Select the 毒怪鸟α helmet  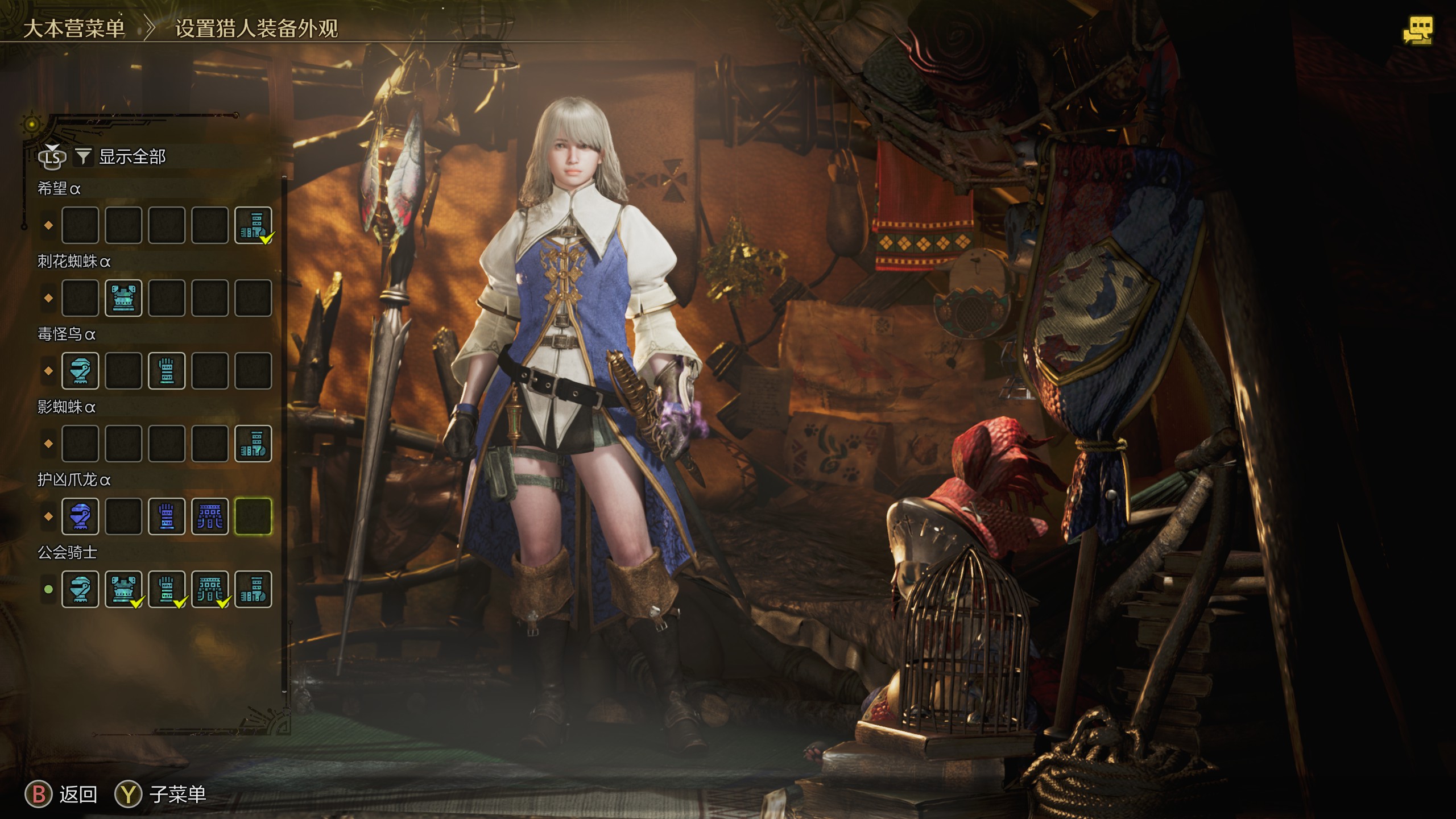coord(80,371)
